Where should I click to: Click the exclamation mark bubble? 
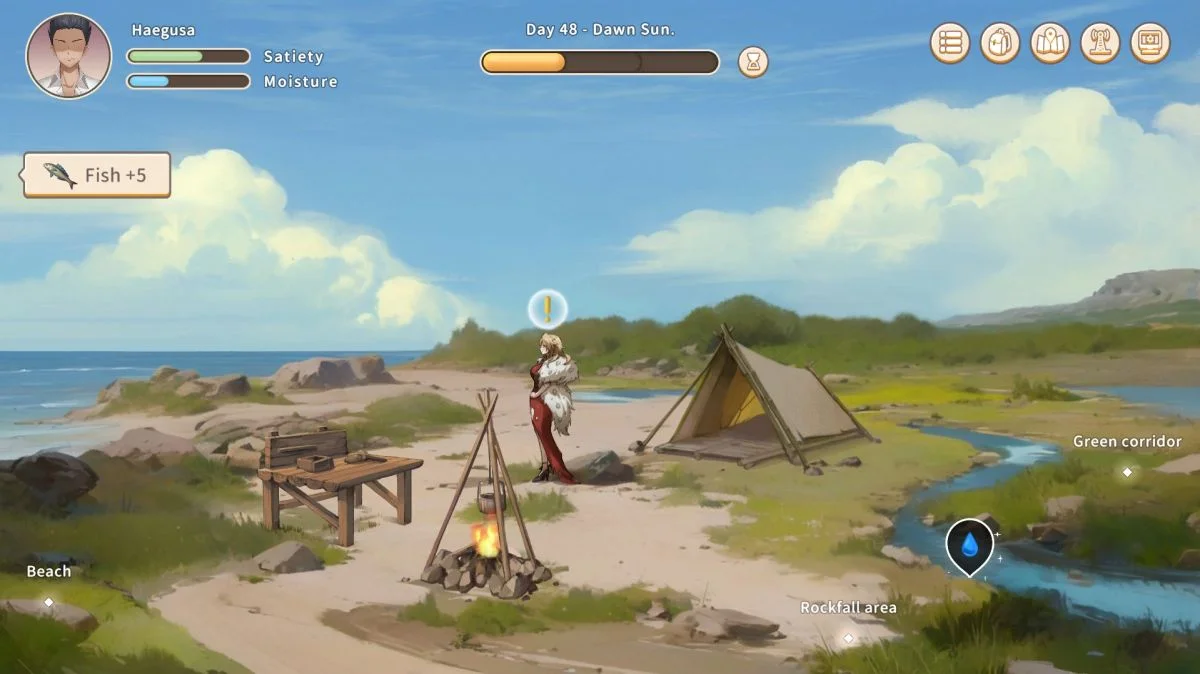click(547, 309)
